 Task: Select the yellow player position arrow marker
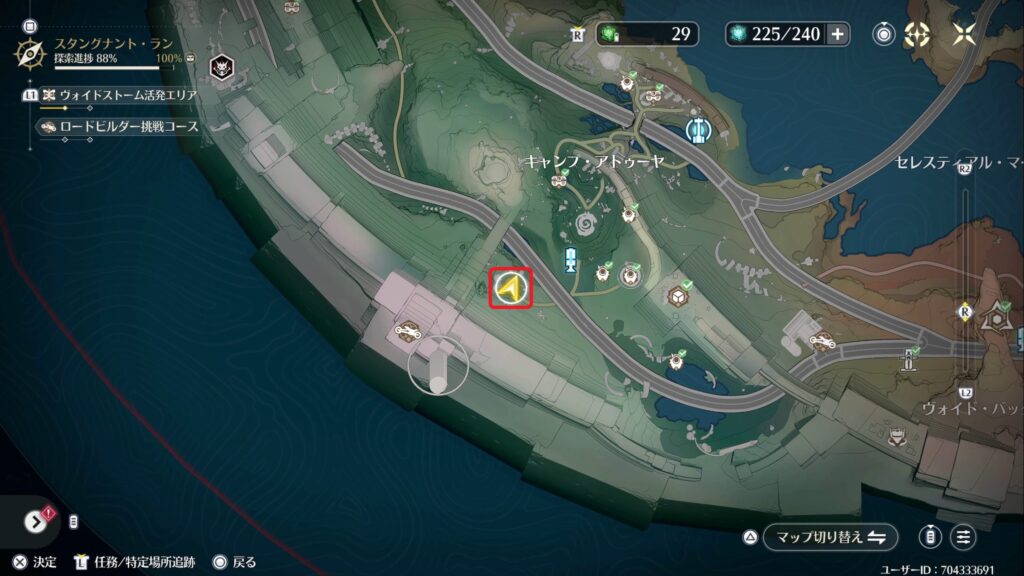pyautogui.click(x=510, y=290)
